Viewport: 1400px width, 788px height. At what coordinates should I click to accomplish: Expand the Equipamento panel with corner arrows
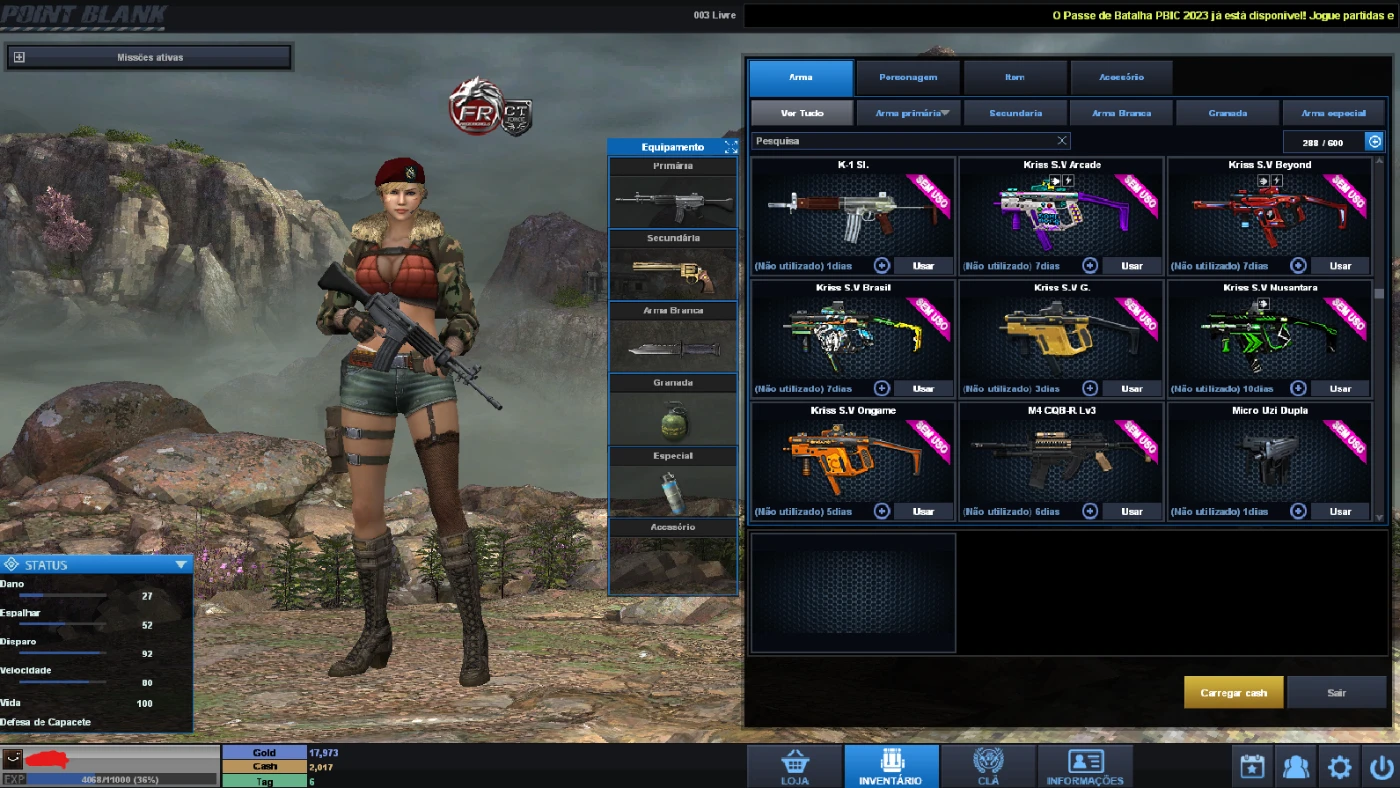[x=729, y=146]
